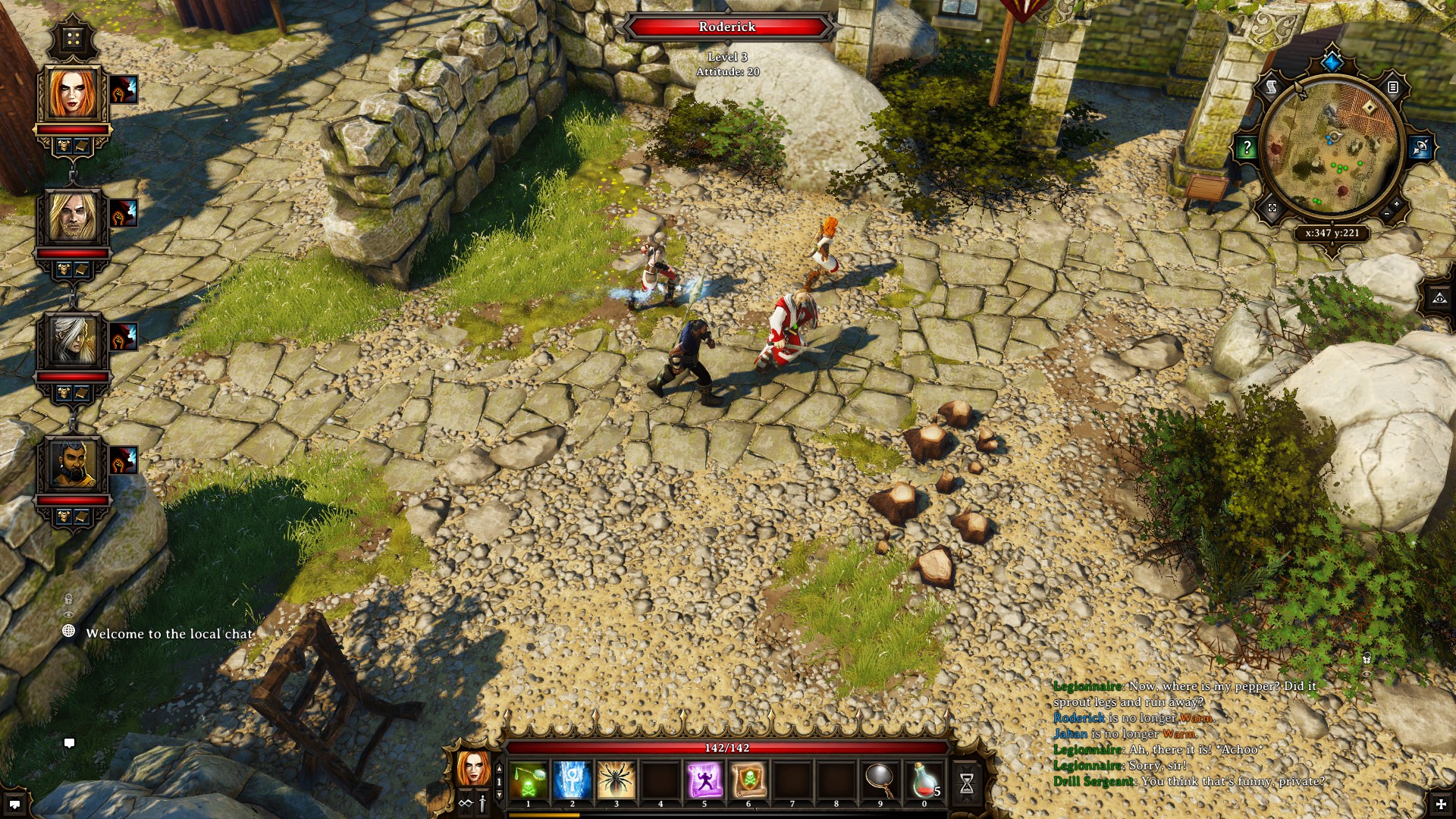Select the dark-bearded companion's portrait
This screenshot has width=1456, height=819.
[73, 463]
